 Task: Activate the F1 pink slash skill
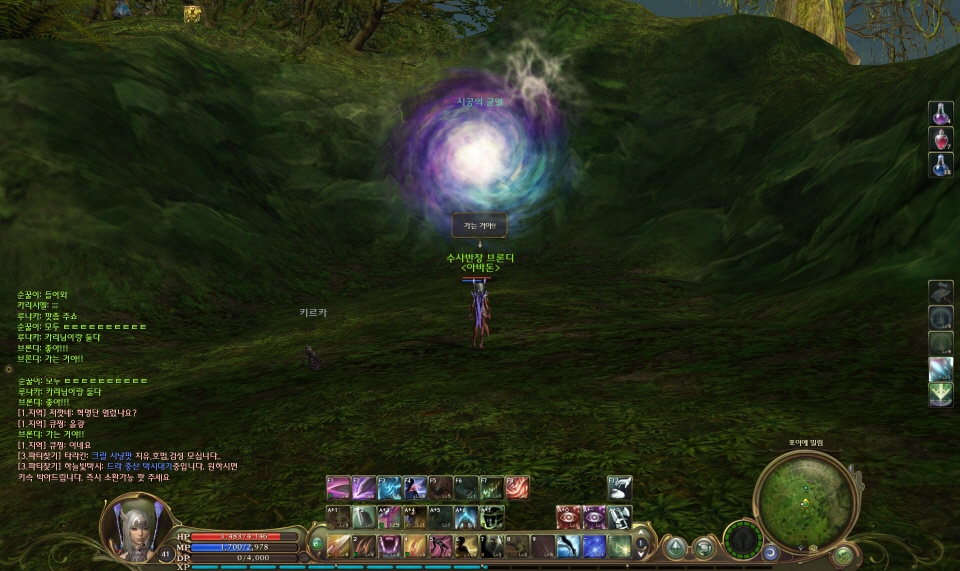pyautogui.click(x=338, y=486)
